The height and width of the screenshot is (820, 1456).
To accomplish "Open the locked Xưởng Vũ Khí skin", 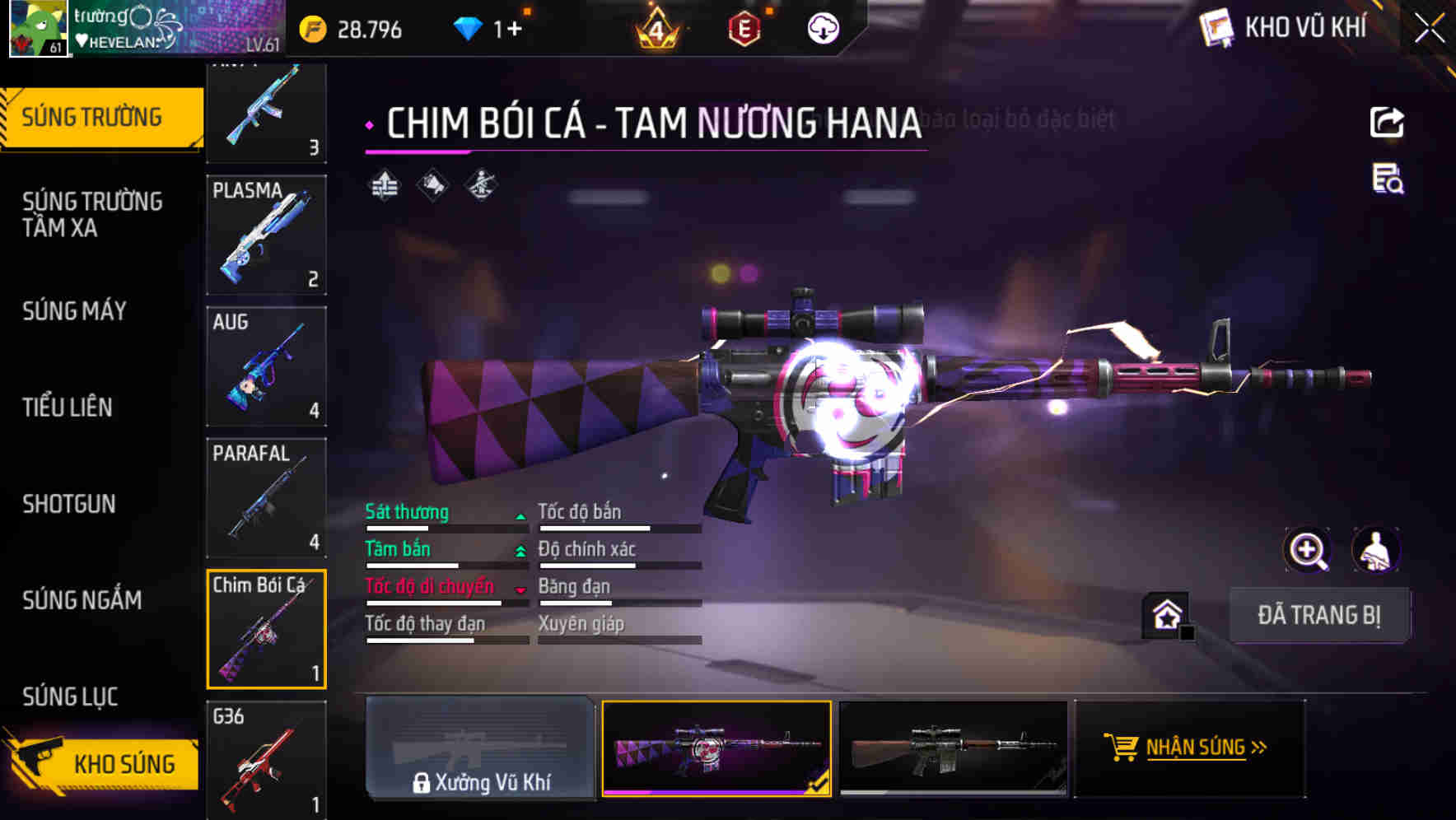I will [x=480, y=748].
